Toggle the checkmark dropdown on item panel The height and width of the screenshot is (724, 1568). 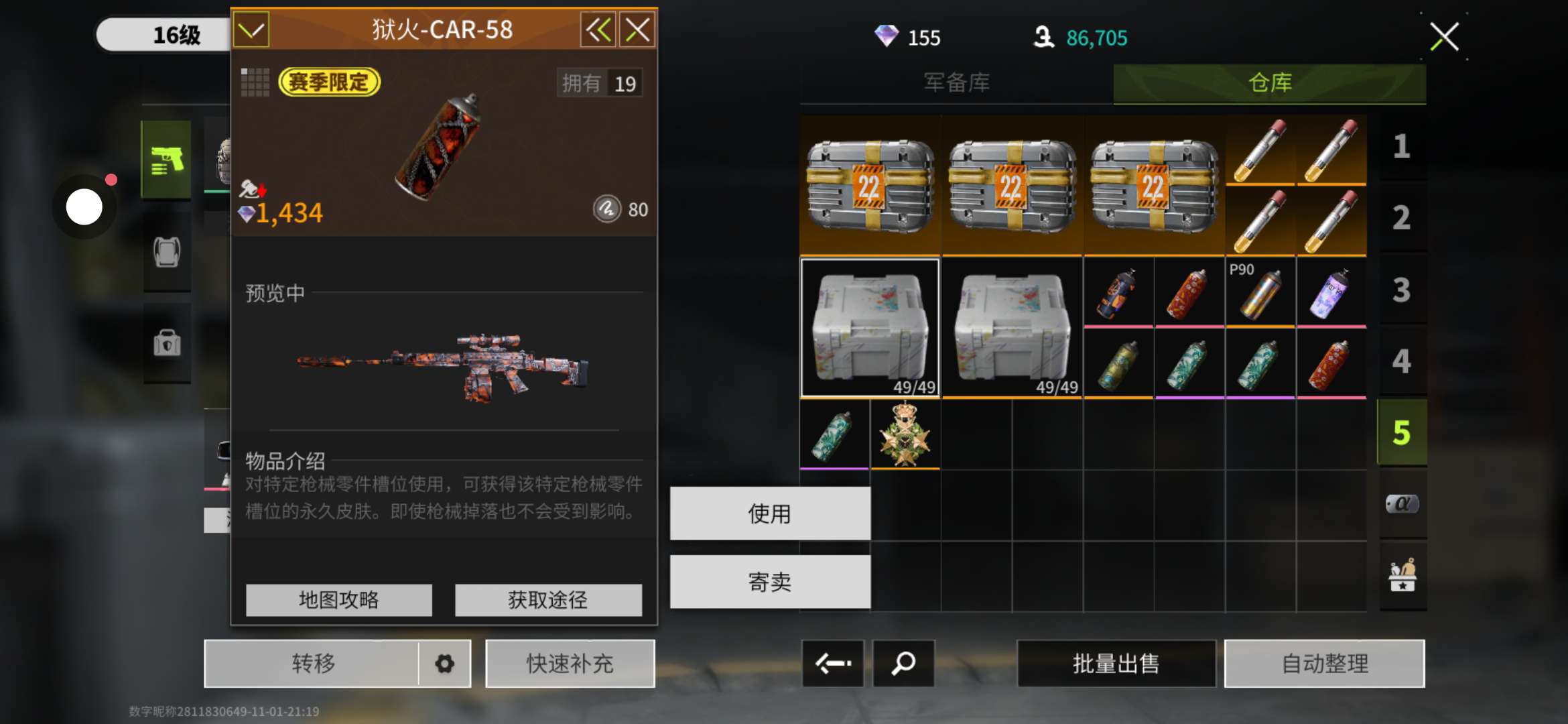(251, 29)
